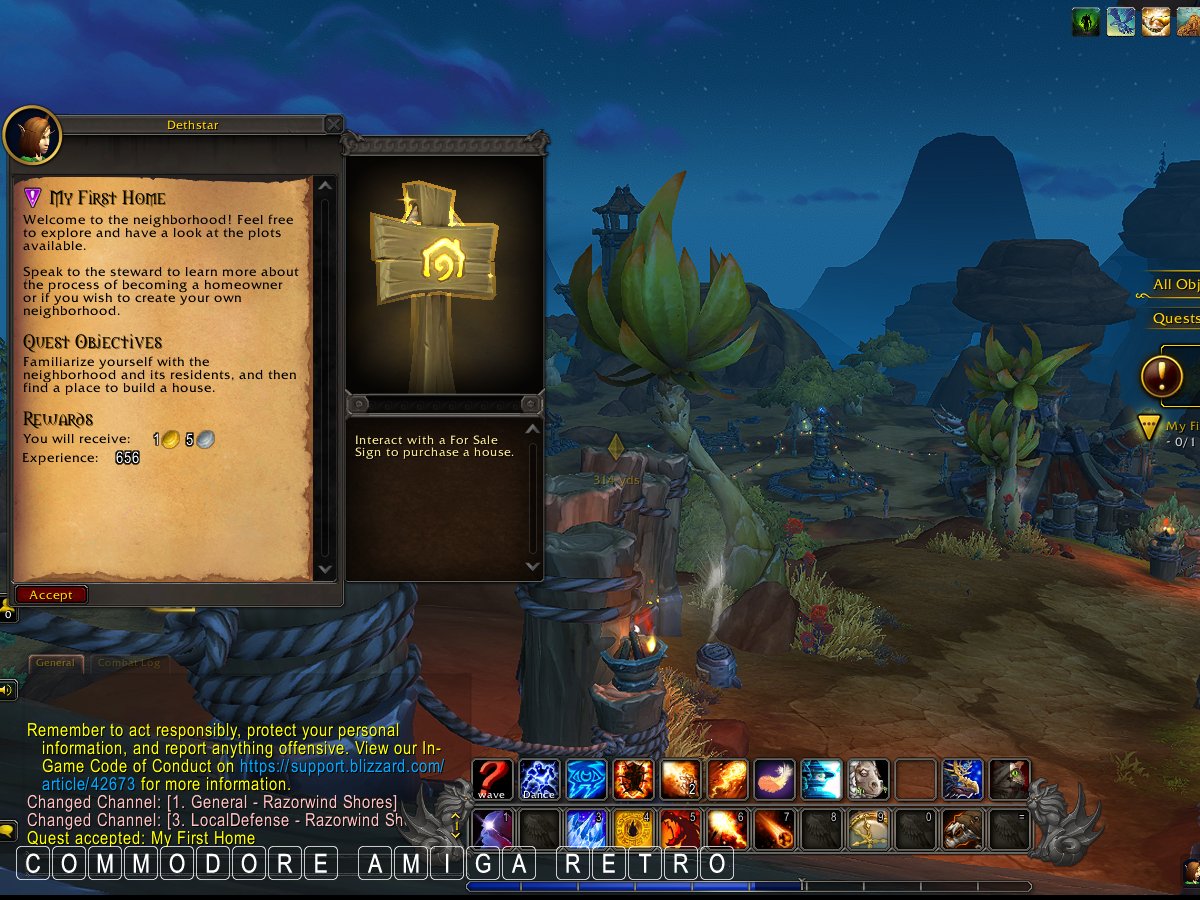
Task: Activate the golden key item in slot 9
Action: click(x=868, y=829)
